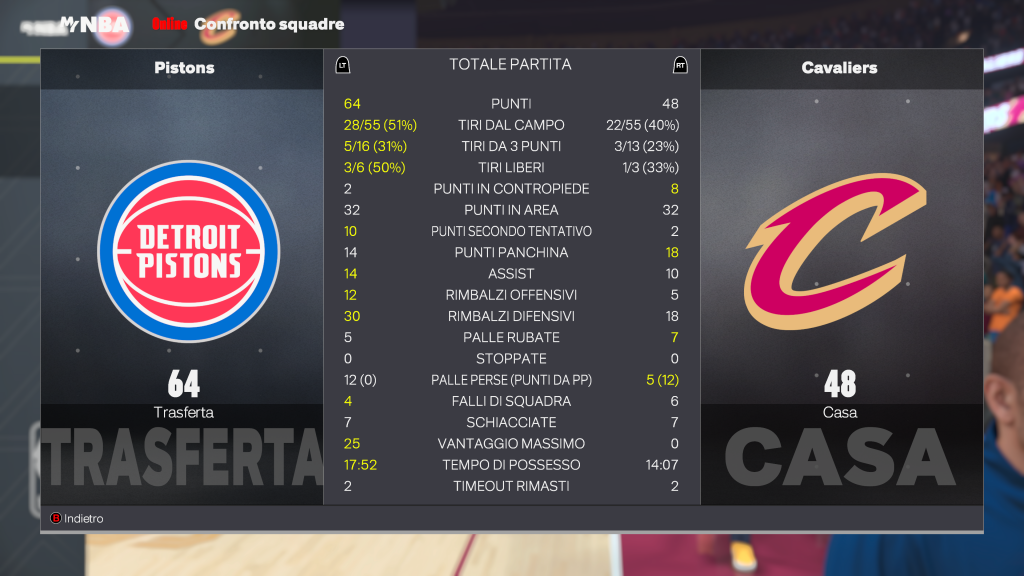Choose the Detroit Pistons team panel
The image size is (1024, 576).
[183, 251]
